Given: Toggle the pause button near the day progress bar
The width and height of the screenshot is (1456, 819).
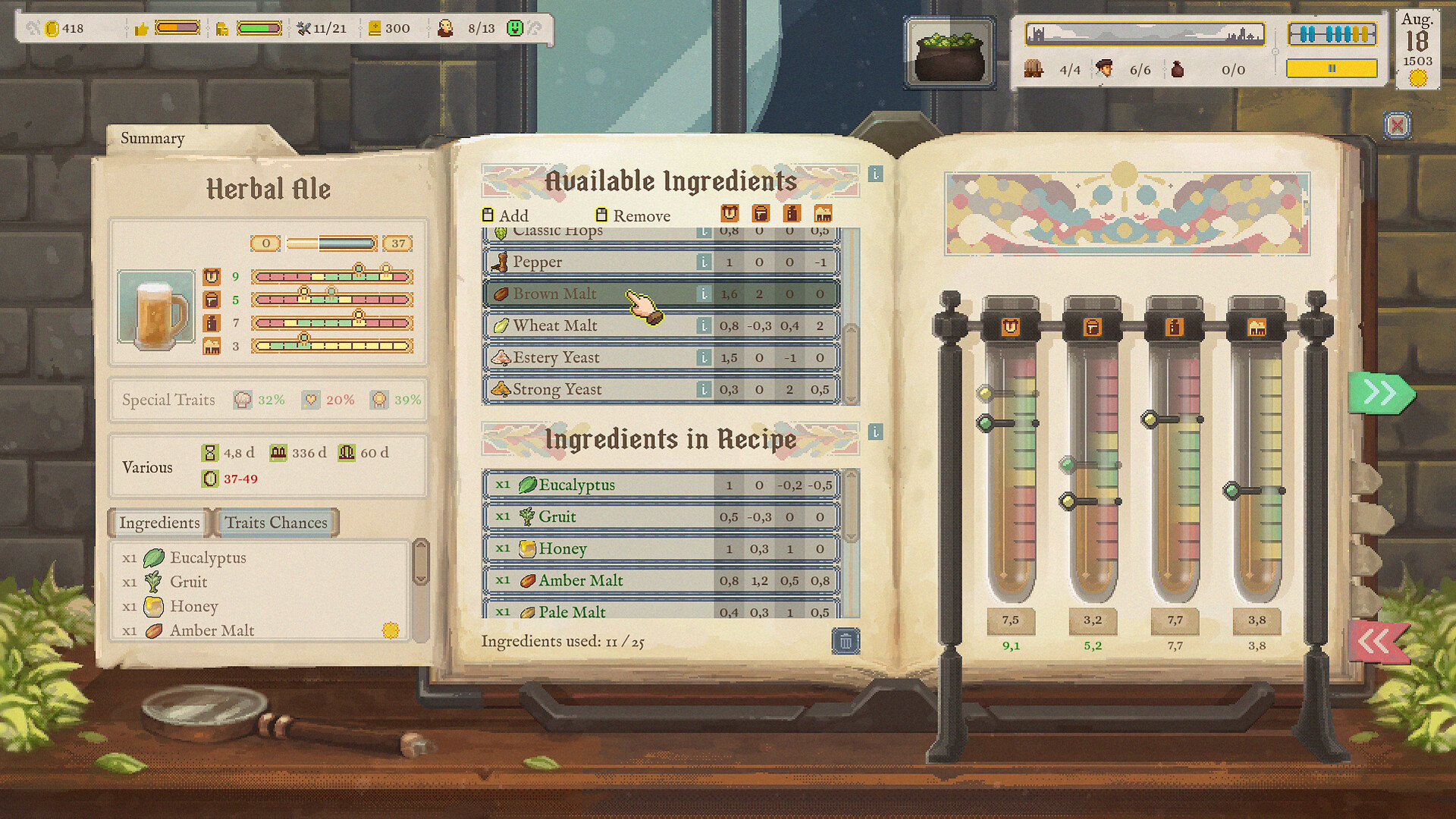Looking at the screenshot, I should point(1332,68).
